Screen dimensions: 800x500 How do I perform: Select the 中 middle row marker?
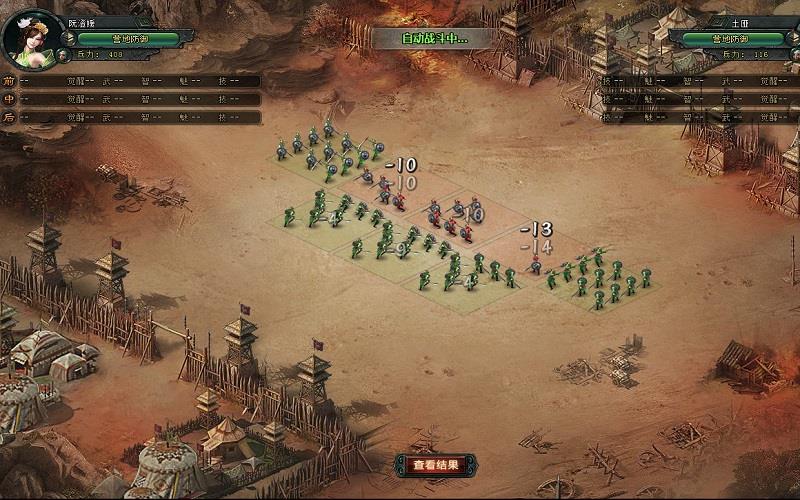pyautogui.click(x=9, y=99)
